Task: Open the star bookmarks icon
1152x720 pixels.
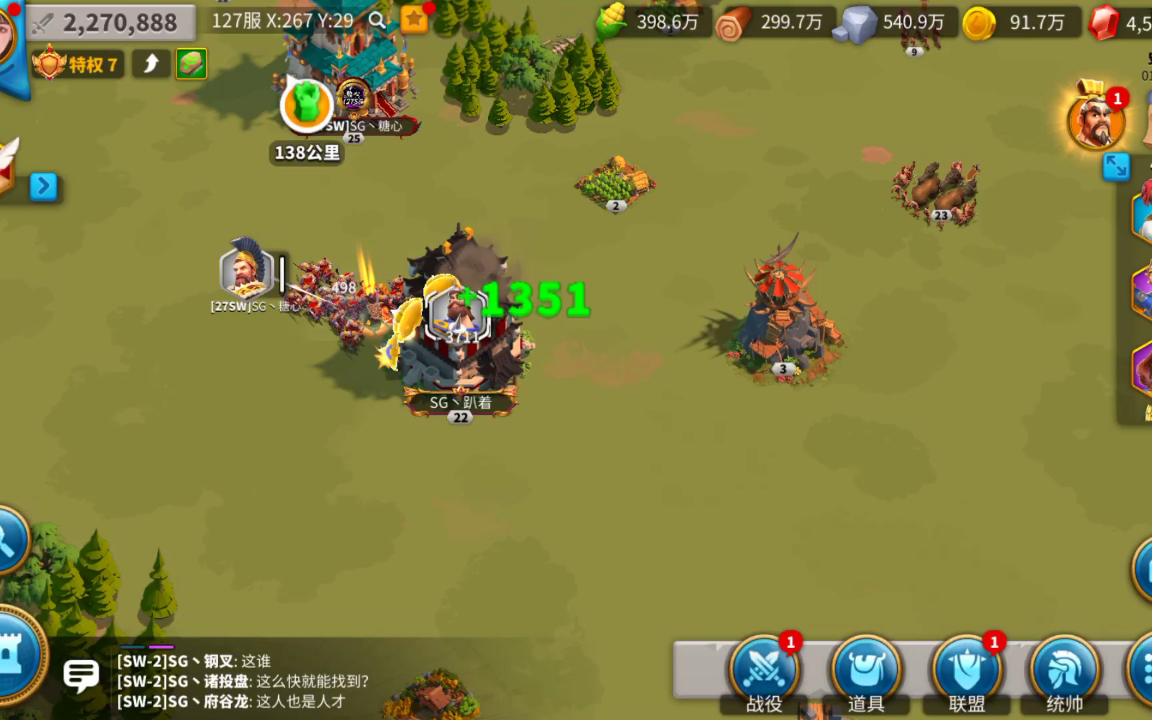Action: coord(414,19)
